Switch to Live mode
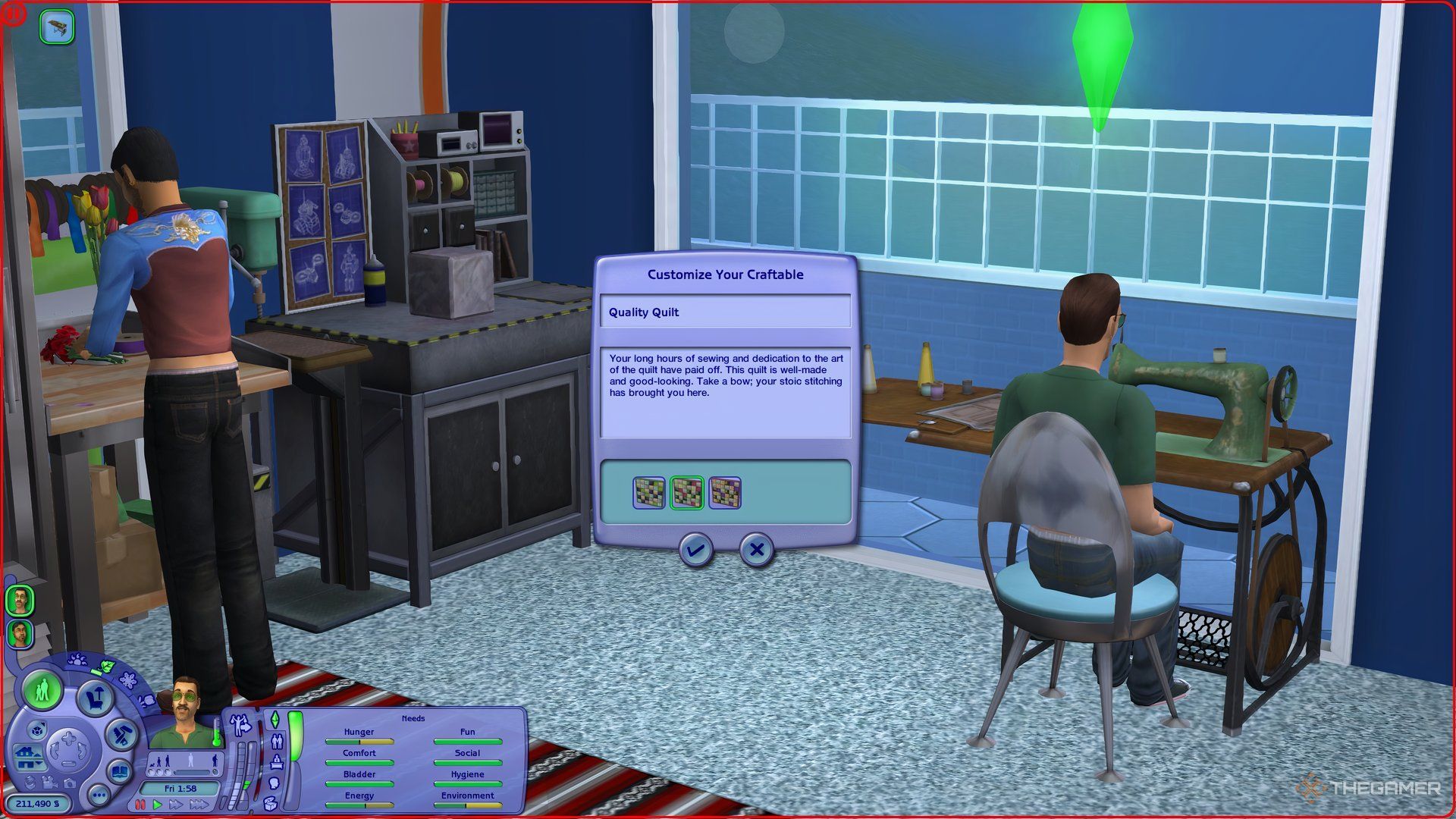The image size is (1456, 819). [42, 691]
